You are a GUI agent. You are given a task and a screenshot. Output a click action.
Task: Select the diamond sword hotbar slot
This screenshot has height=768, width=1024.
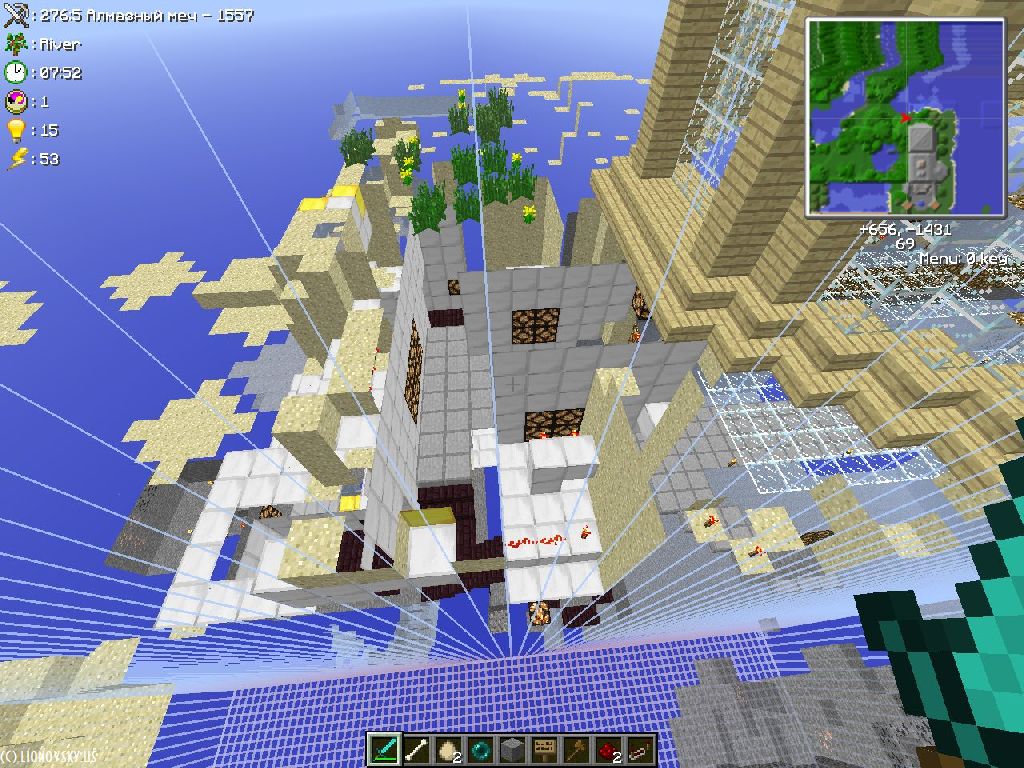[x=384, y=749]
